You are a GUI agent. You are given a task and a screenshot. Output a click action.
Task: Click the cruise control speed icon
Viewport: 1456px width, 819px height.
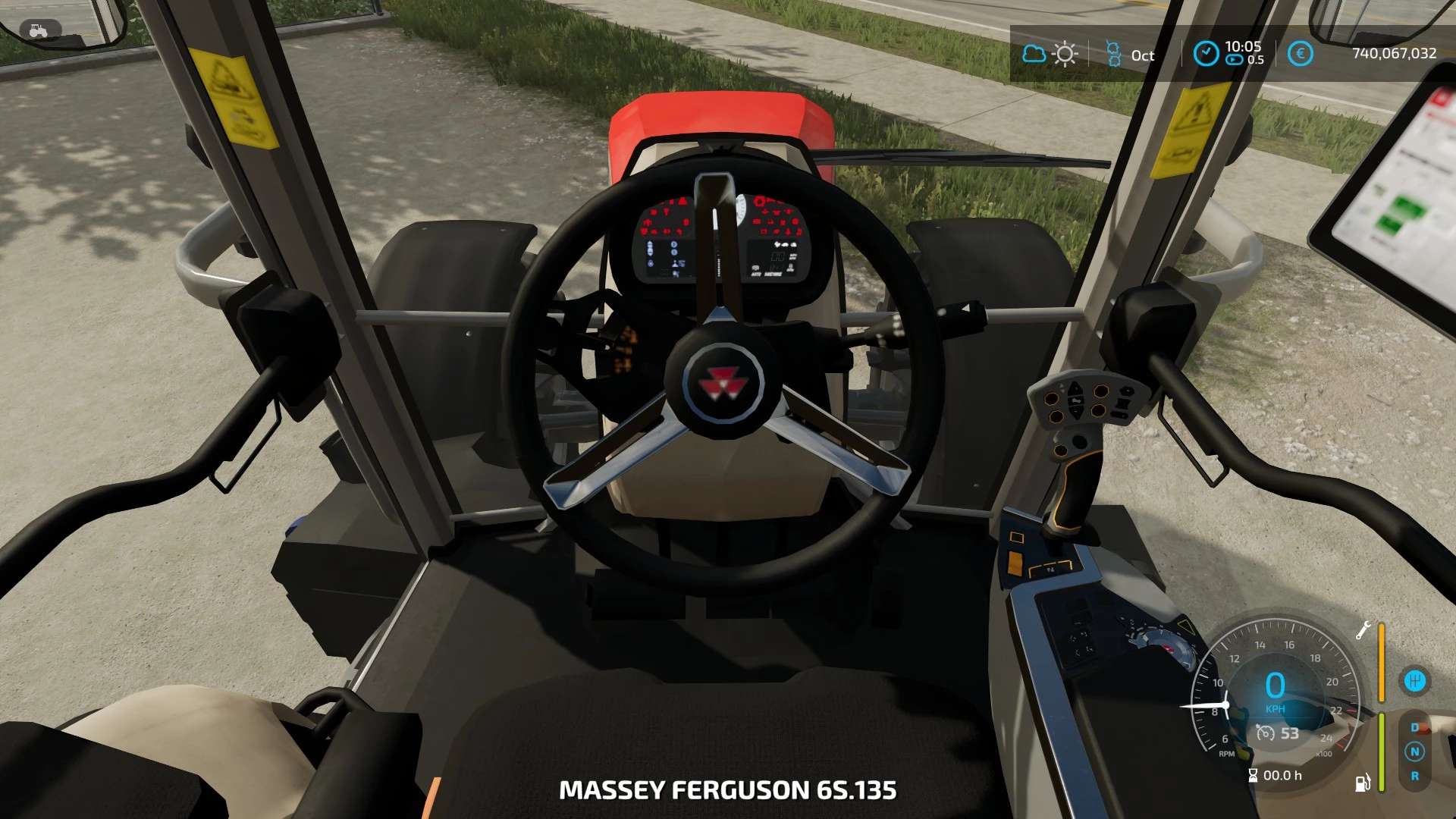[1265, 733]
